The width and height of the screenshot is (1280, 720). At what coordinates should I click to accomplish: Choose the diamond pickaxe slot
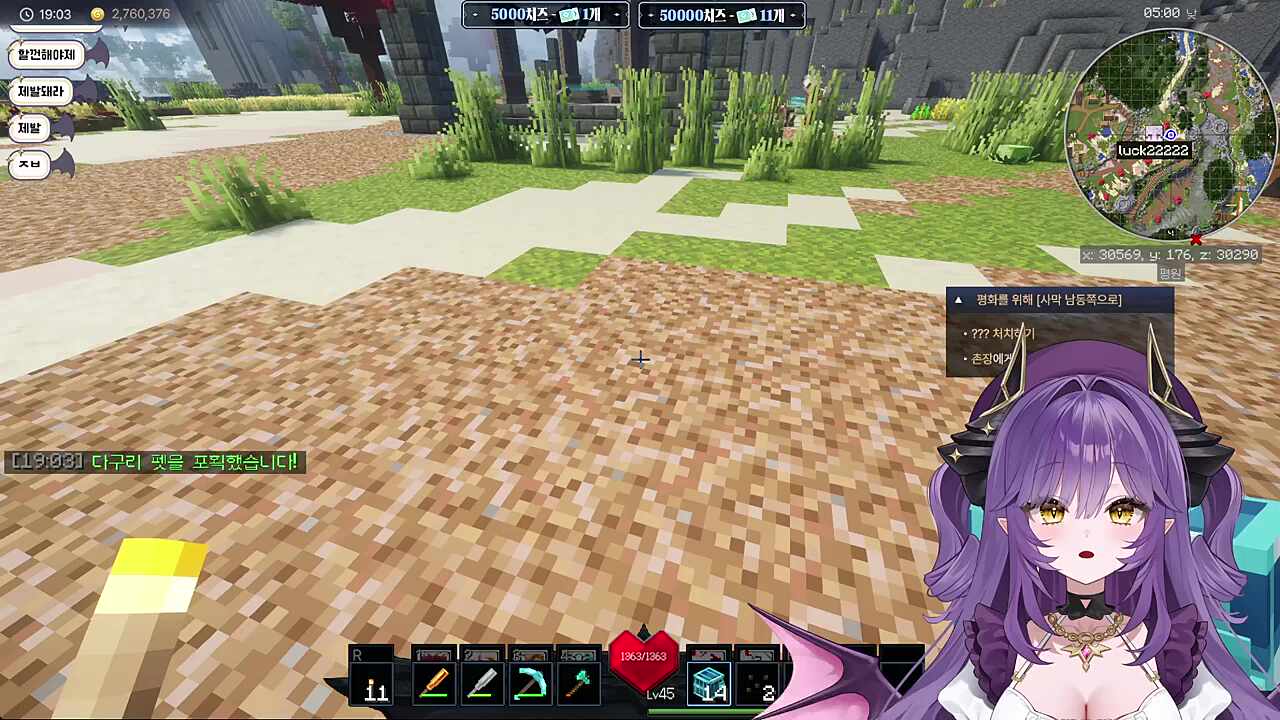coord(529,684)
